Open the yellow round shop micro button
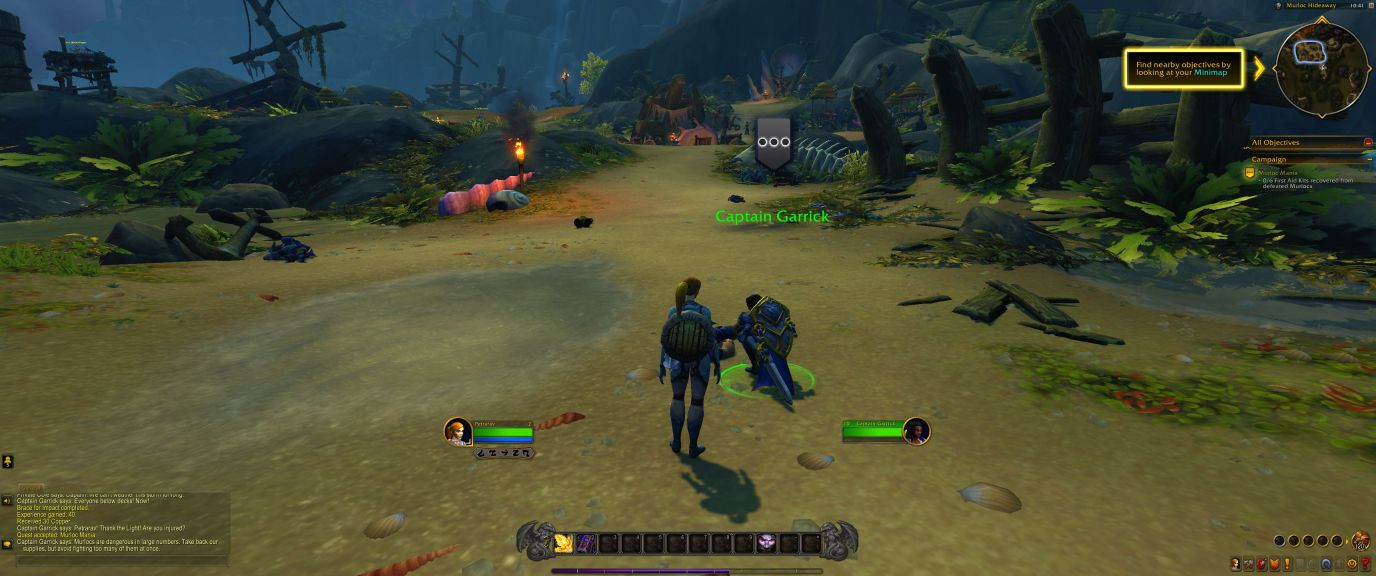The height and width of the screenshot is (576, 1376). [1352, 565]
